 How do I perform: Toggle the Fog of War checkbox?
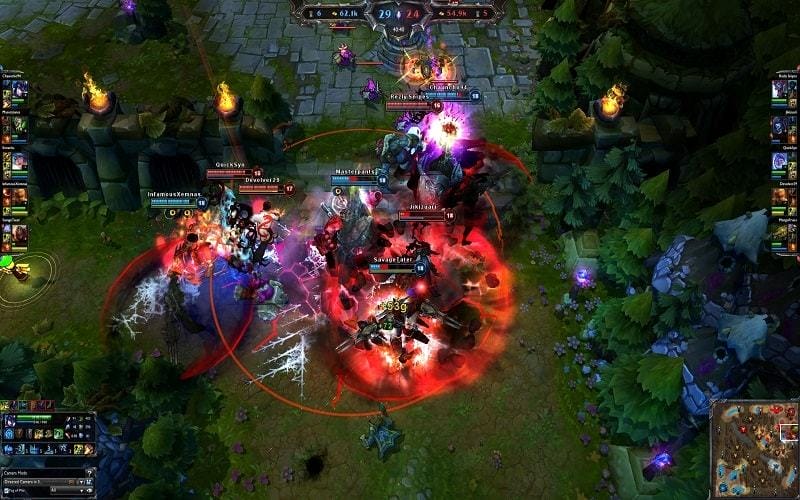pos(6,491)
